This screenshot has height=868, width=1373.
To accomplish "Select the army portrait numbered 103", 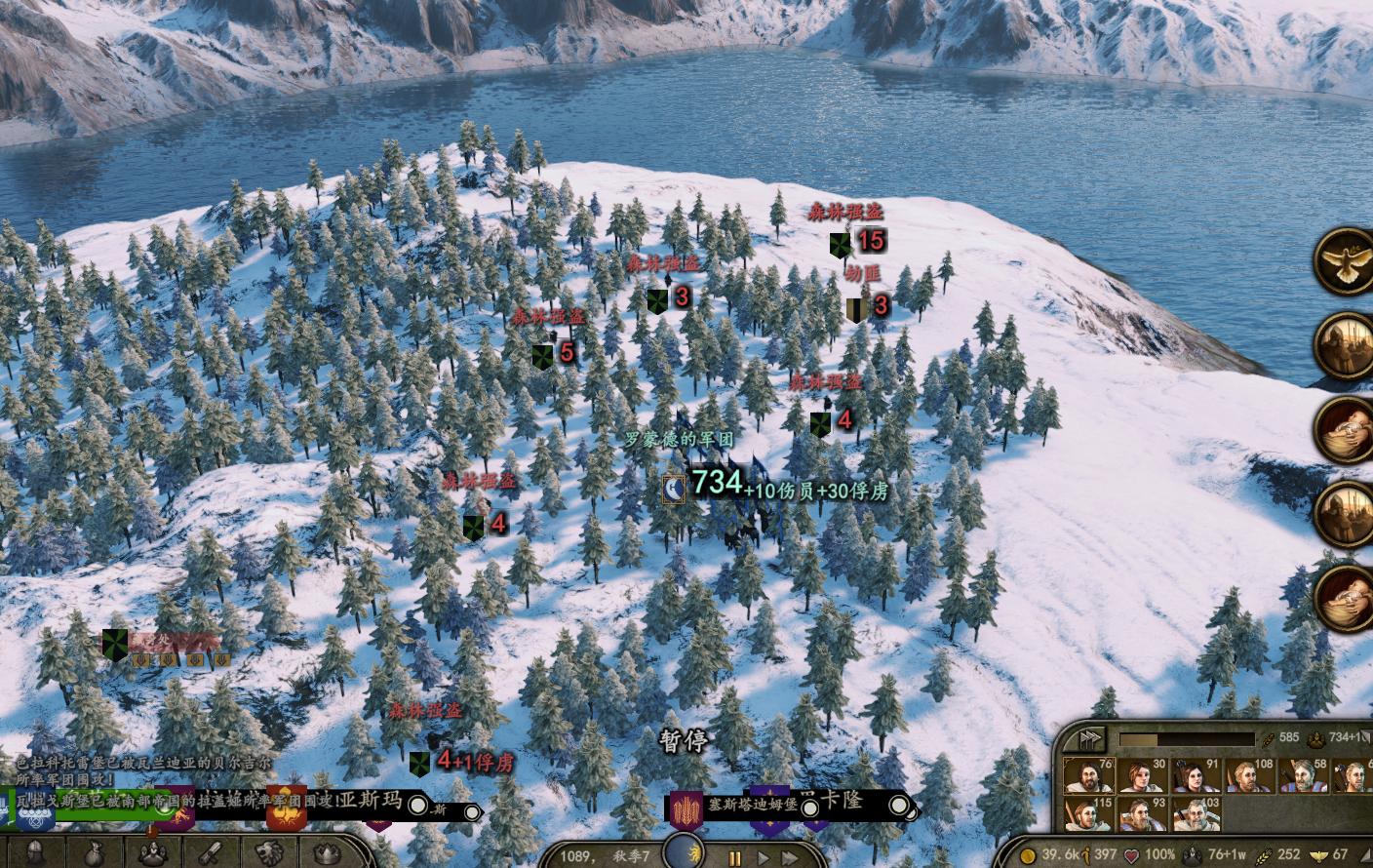I will pos(1195,814).
